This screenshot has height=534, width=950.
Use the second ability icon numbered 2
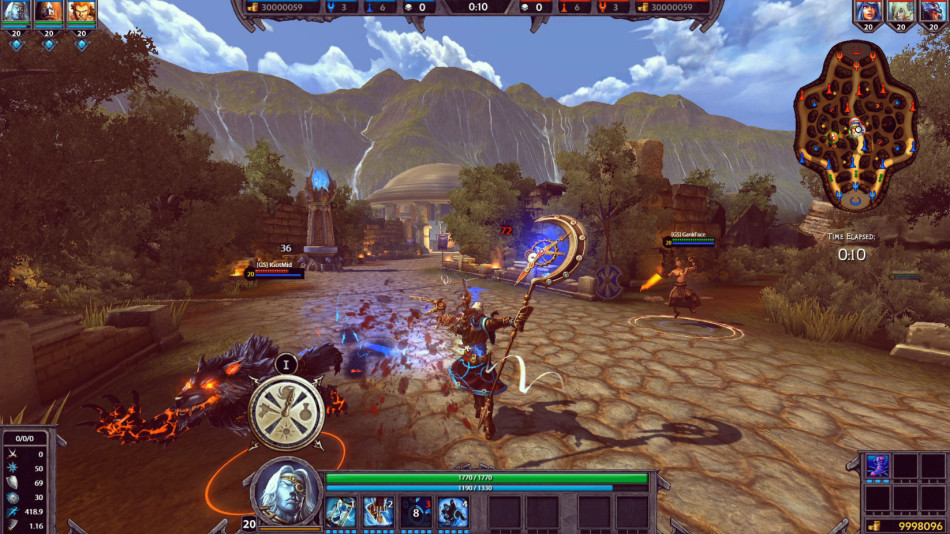click(x=378, y=511)
